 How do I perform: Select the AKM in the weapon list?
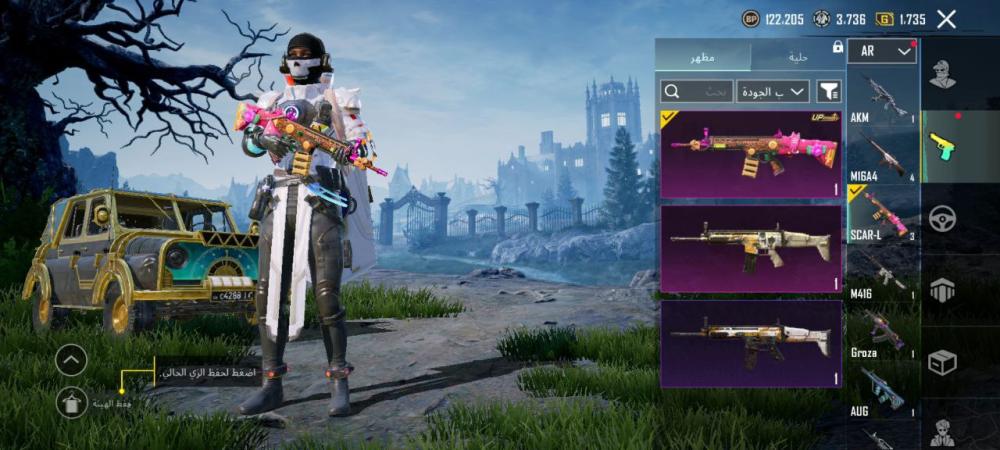882,98
